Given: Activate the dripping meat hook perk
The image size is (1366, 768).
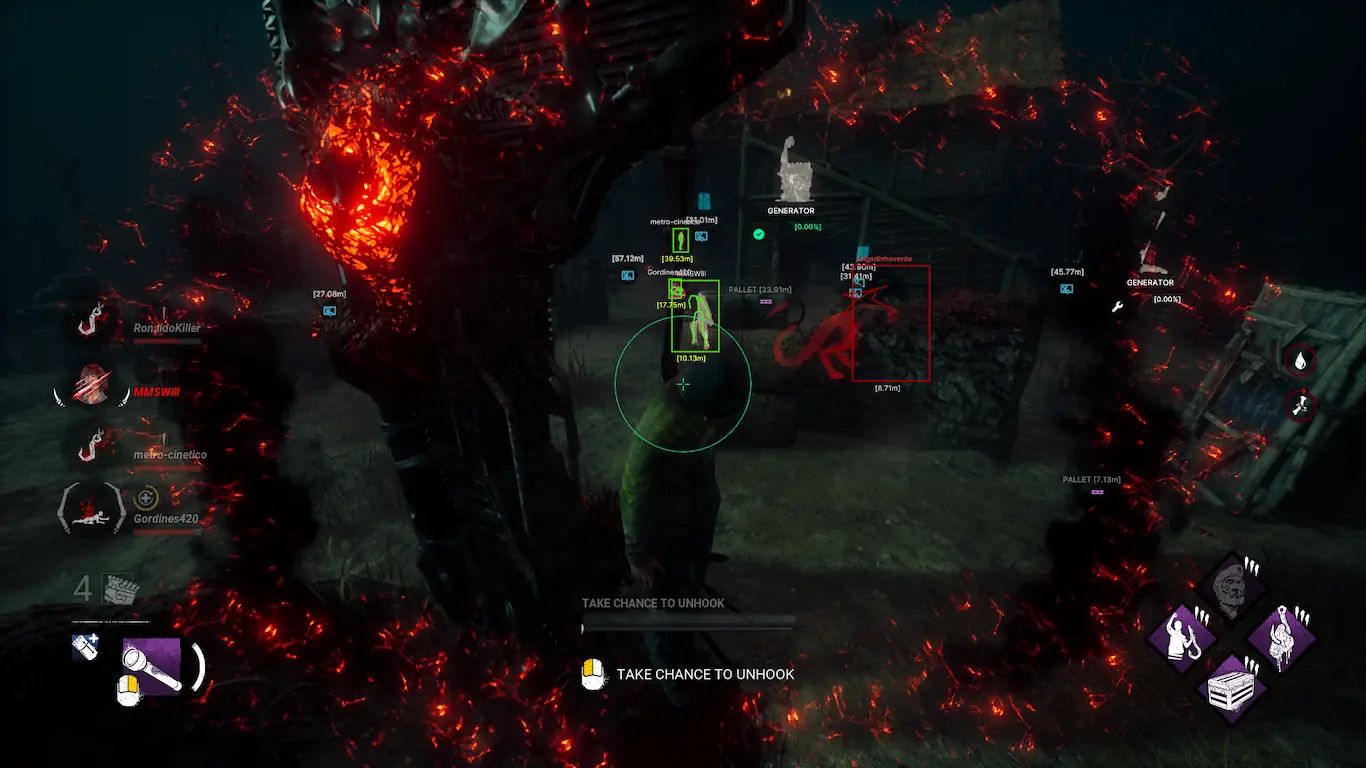Looking at the screenshot, I should pyautogui.click(x=1282, y=636).
